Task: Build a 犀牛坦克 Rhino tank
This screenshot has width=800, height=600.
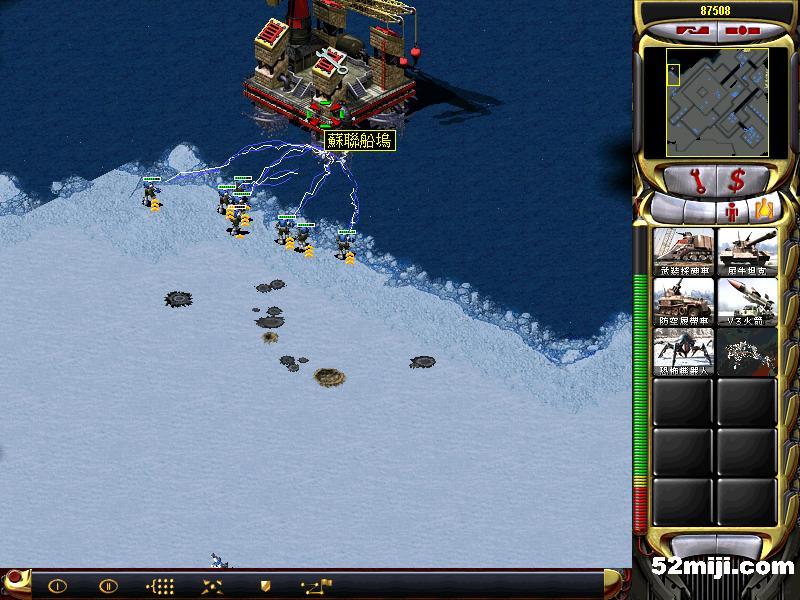Action: tap(747, 251)
